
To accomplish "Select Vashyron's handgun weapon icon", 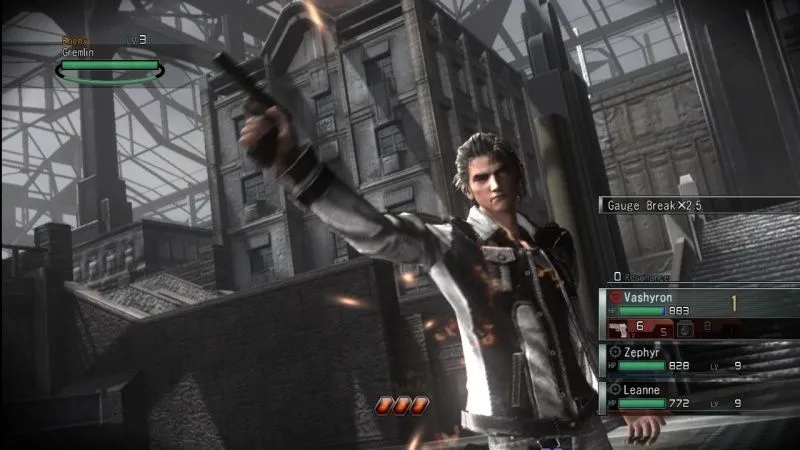I will coord(618,328).
